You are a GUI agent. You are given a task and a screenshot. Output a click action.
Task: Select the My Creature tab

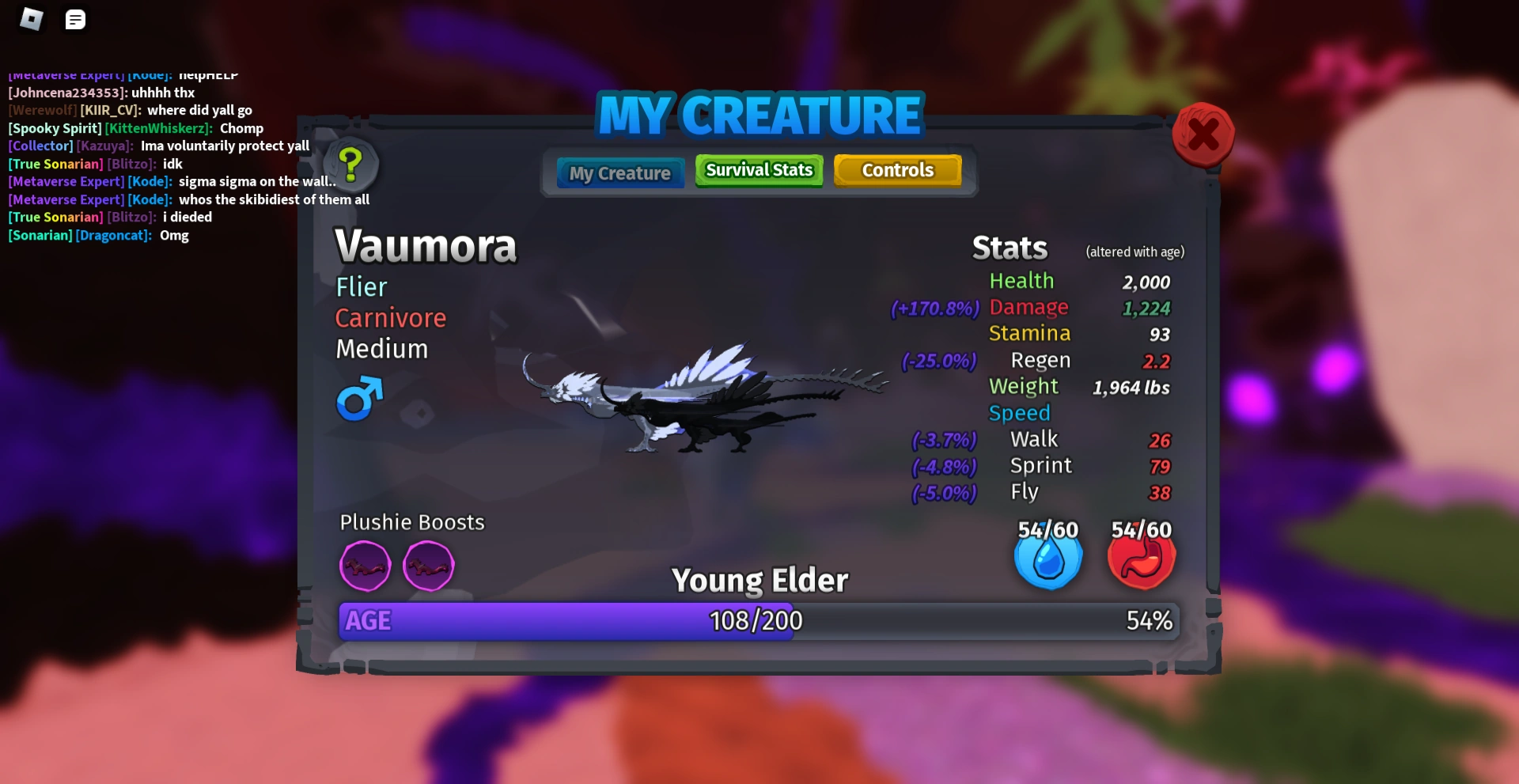click(x=619, y=172)
